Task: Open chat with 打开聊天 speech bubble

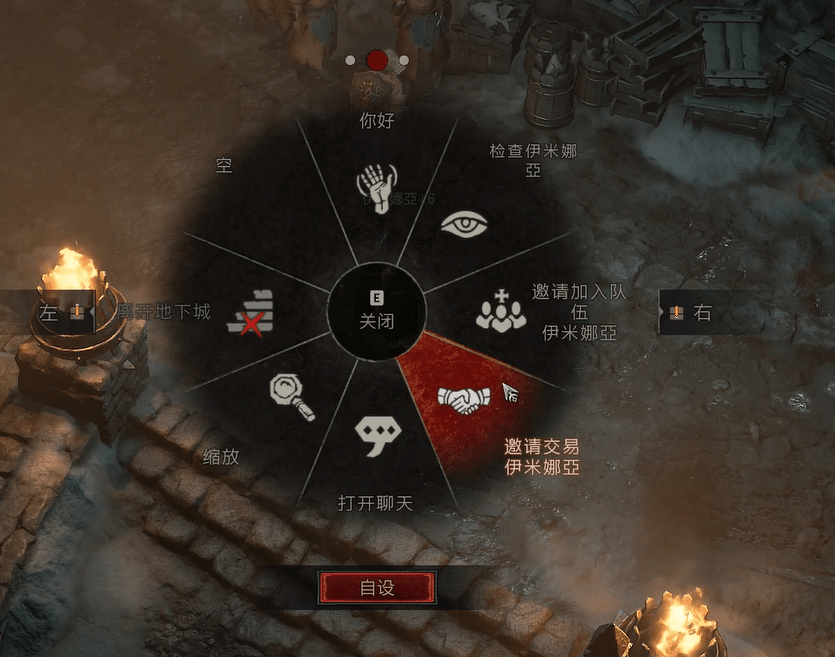Action: tap(377, 433)
